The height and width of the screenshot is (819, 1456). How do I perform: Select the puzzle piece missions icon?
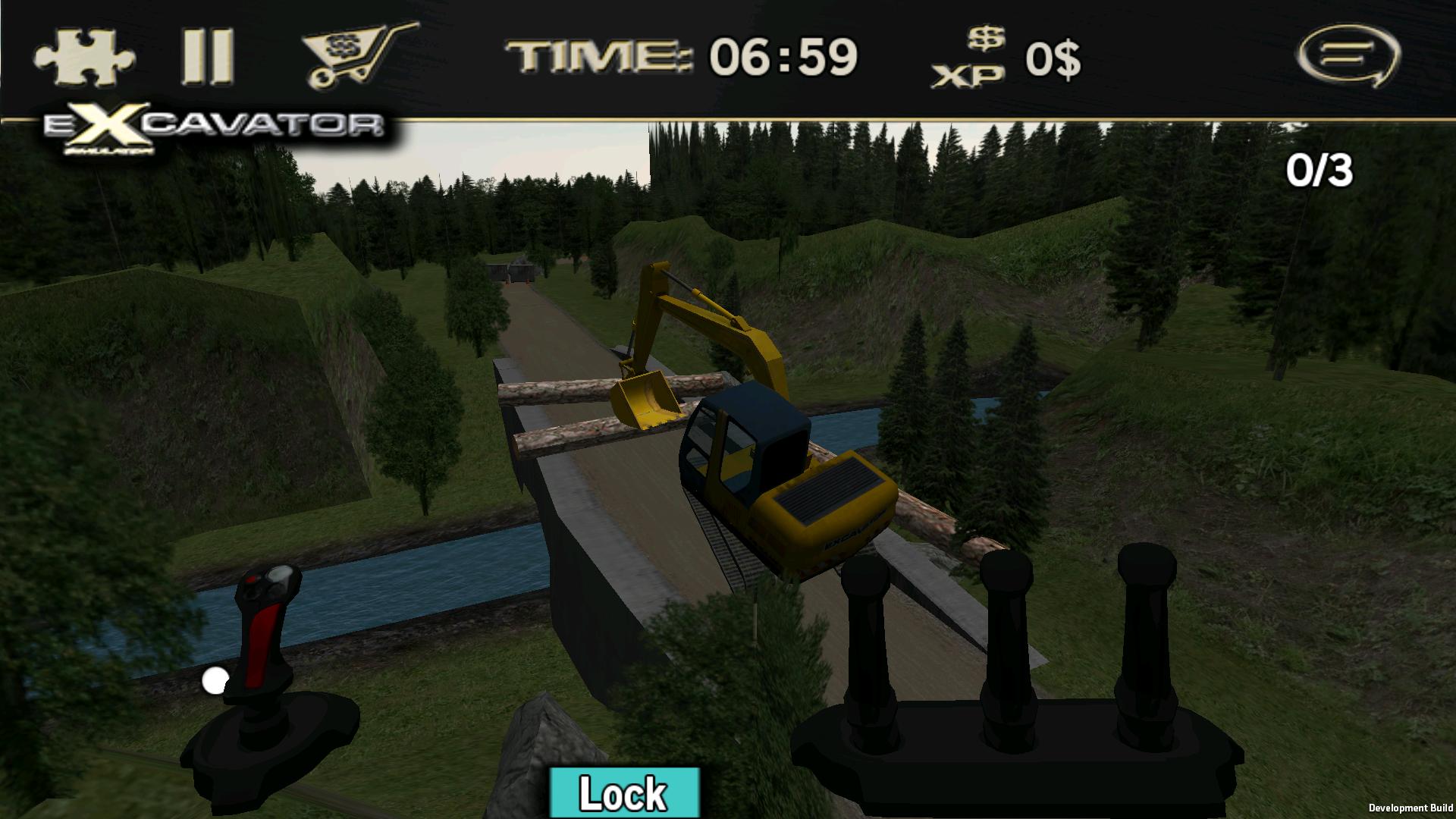83,55
